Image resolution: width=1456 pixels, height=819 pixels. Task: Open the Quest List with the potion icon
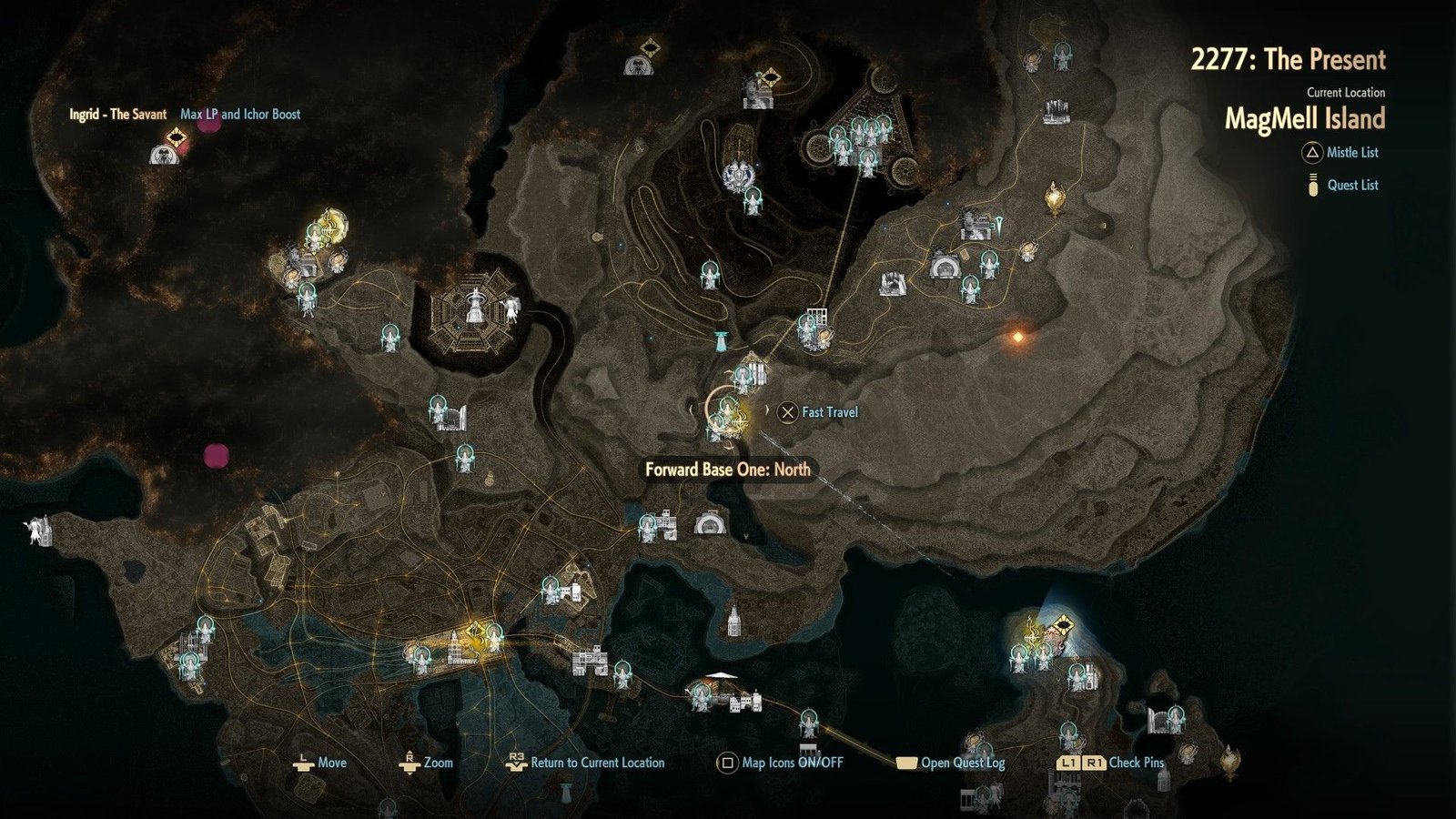1311,186
